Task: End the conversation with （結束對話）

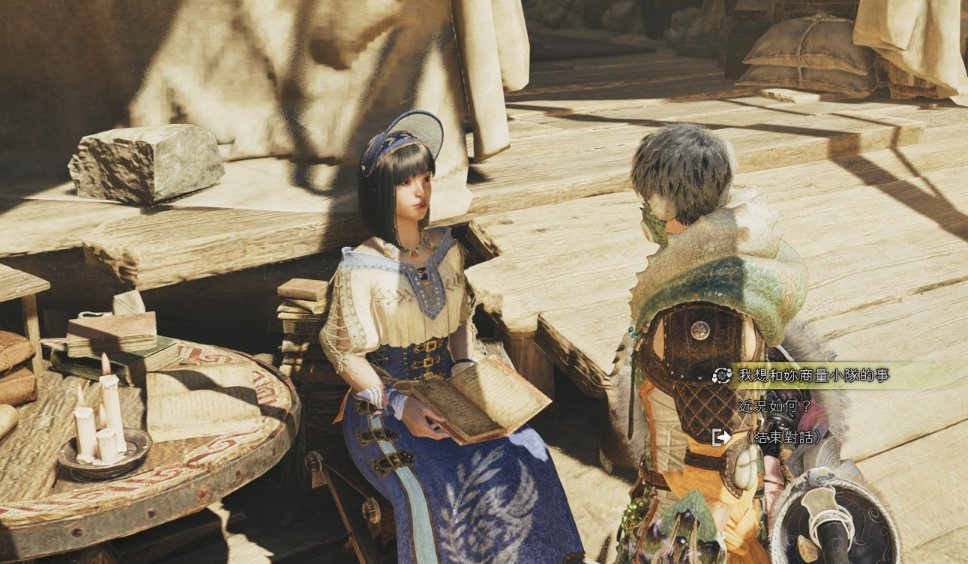Action: (783, 437)
